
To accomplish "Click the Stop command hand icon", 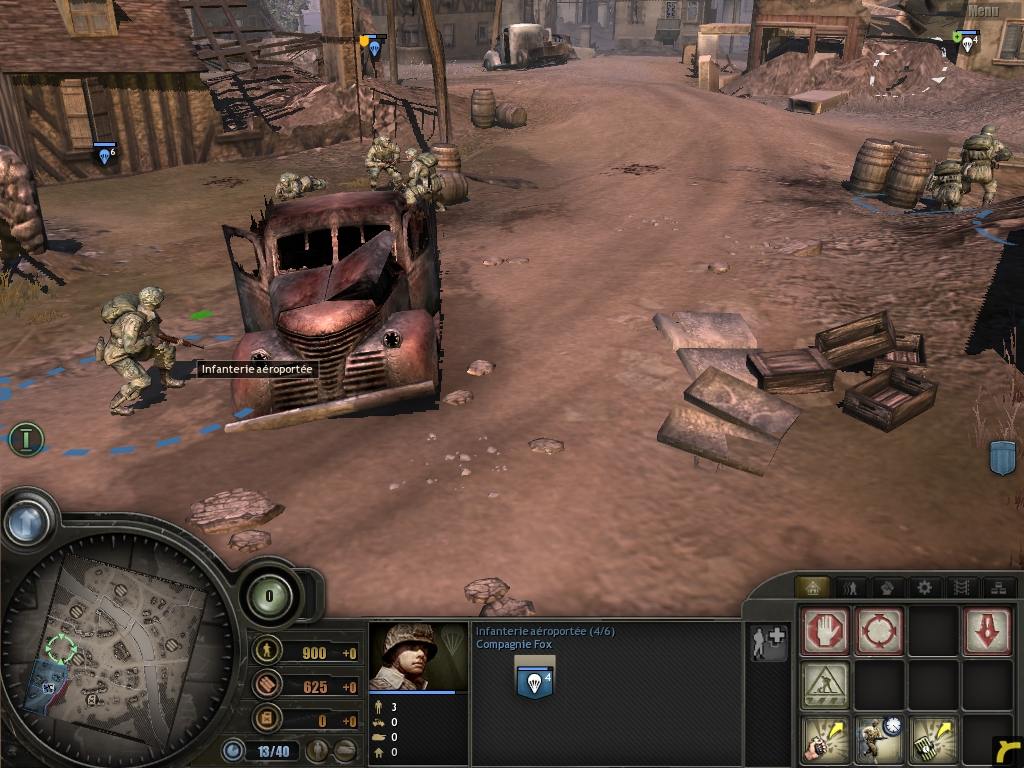I will pos(825,631).
